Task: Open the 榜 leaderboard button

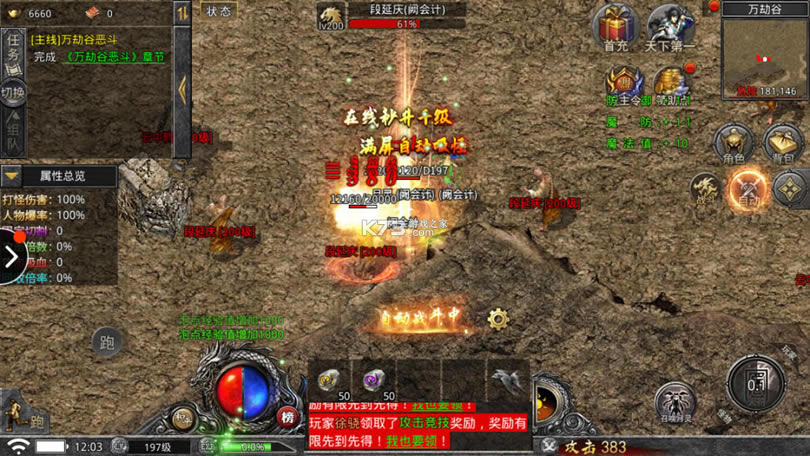Action: tap(287, 417)
